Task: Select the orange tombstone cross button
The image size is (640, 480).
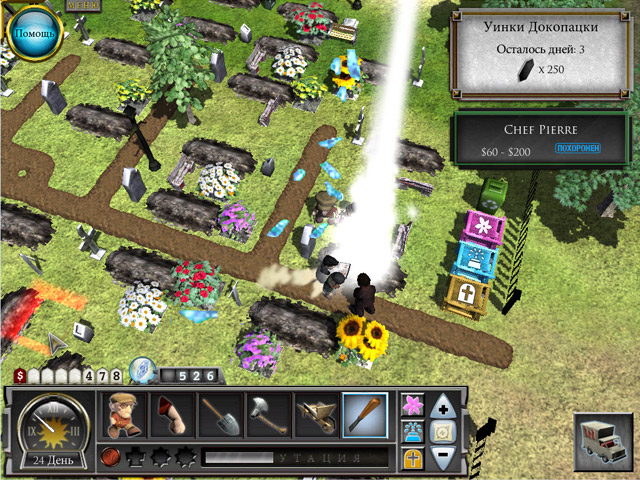Action: pyautogui.click(x=412, y=458)
